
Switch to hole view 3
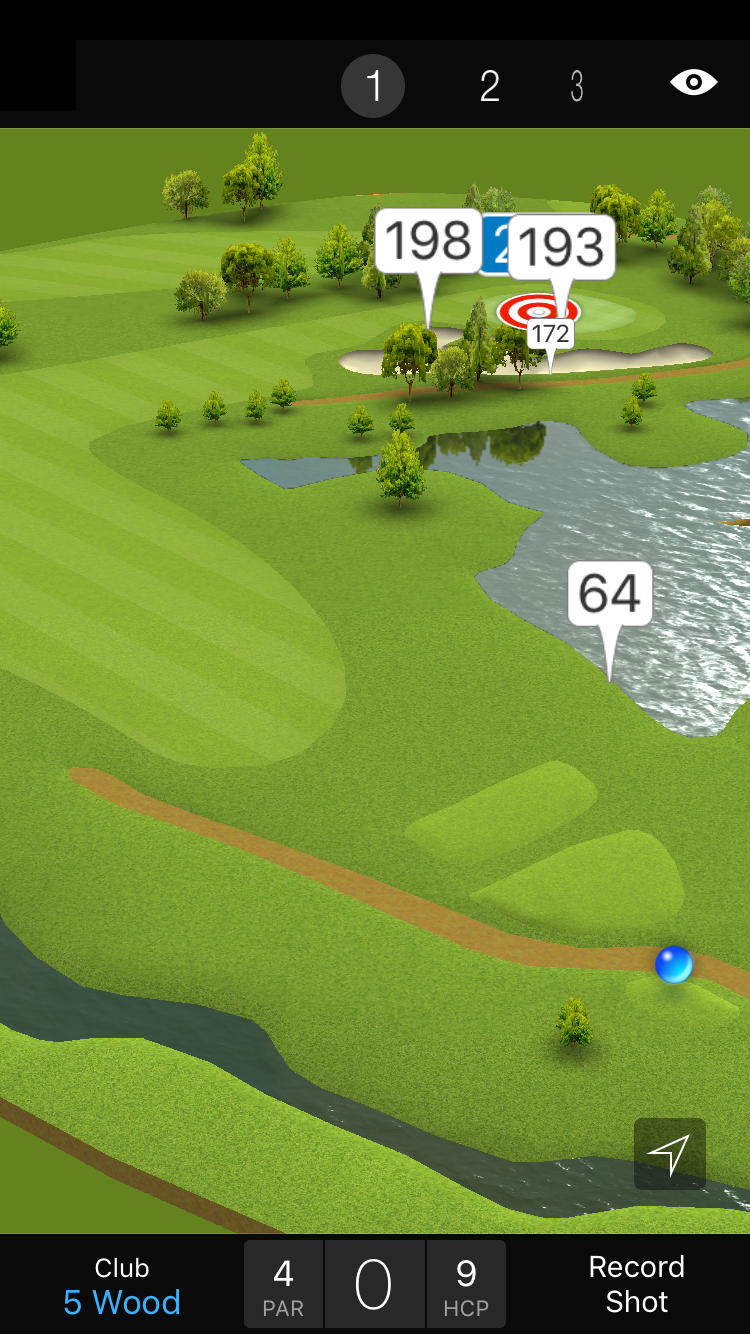coord(577,87)
